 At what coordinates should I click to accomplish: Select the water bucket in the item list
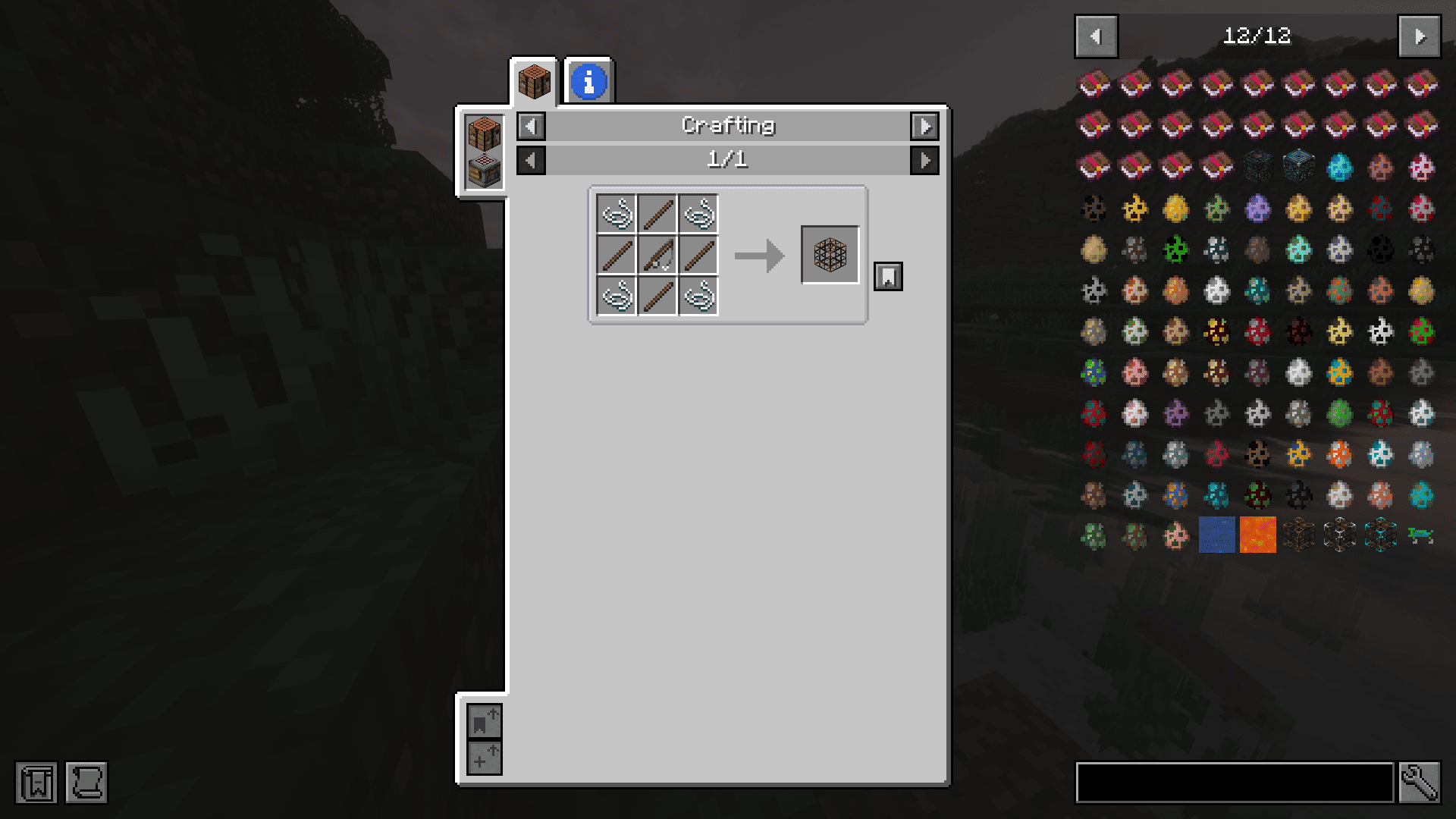(x=1216, y=535)
